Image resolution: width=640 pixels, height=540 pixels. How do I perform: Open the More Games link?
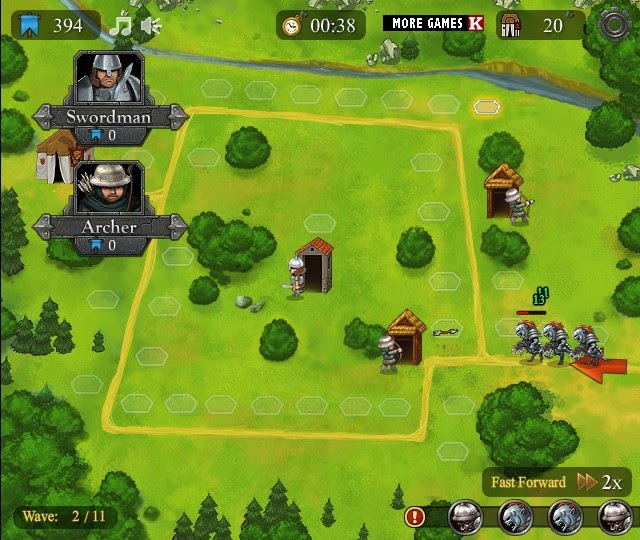click(x=432, y=23)
